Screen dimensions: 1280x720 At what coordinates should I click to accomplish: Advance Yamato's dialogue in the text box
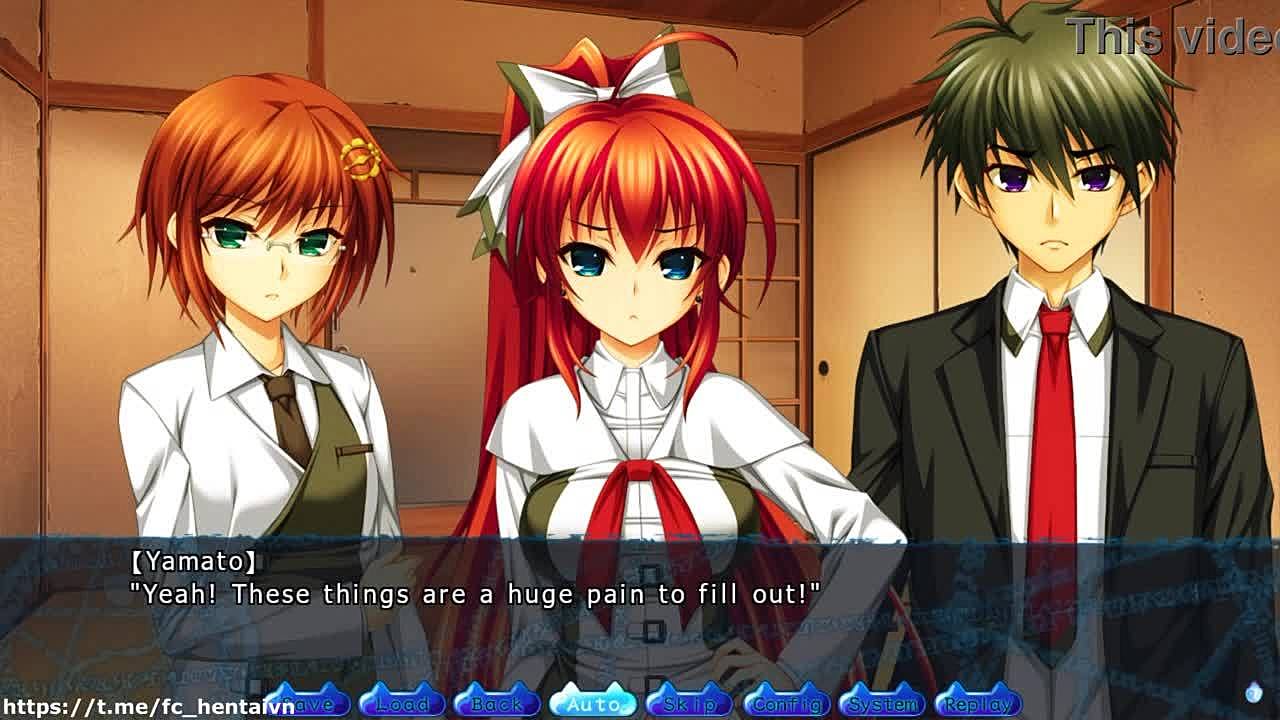640,610
